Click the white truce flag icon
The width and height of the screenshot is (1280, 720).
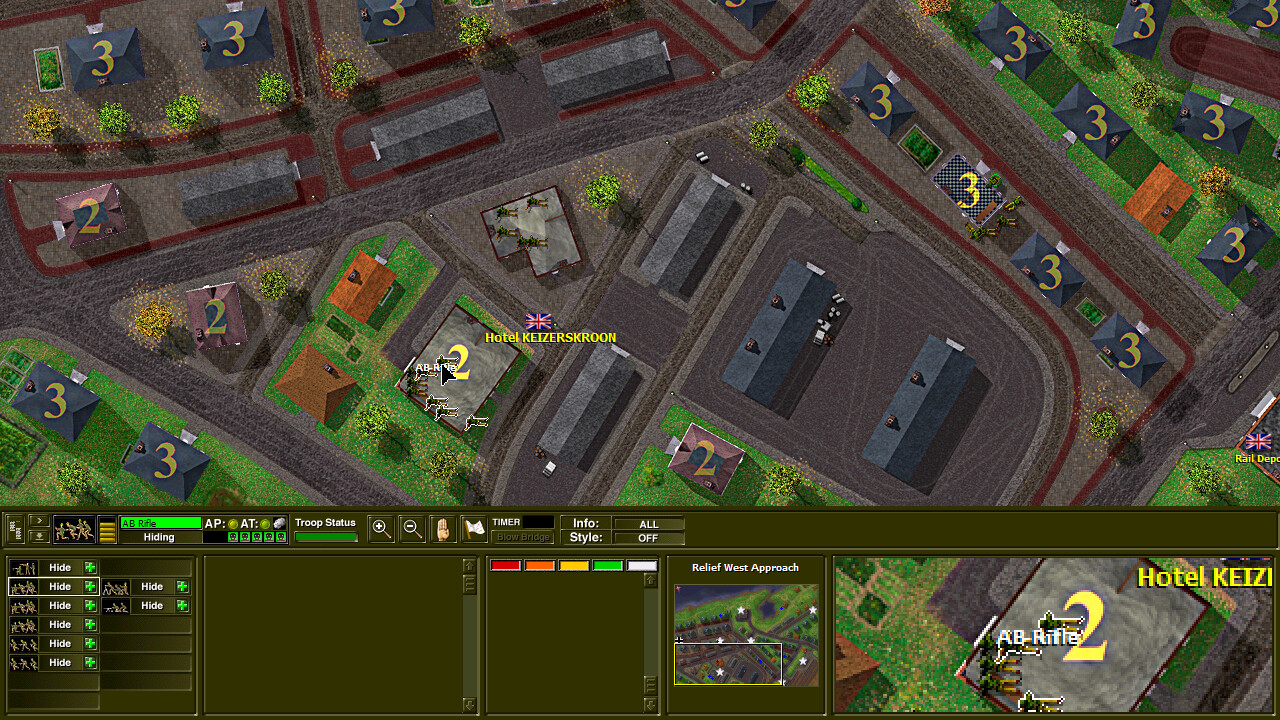pyautogui.click(x=473, y=527)
